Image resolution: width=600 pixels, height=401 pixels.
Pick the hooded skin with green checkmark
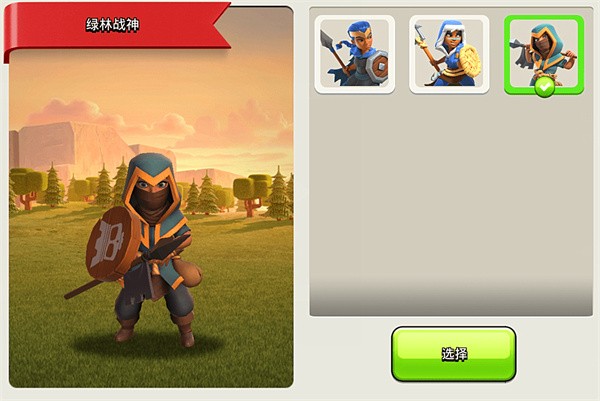click(x=543, y=54)
